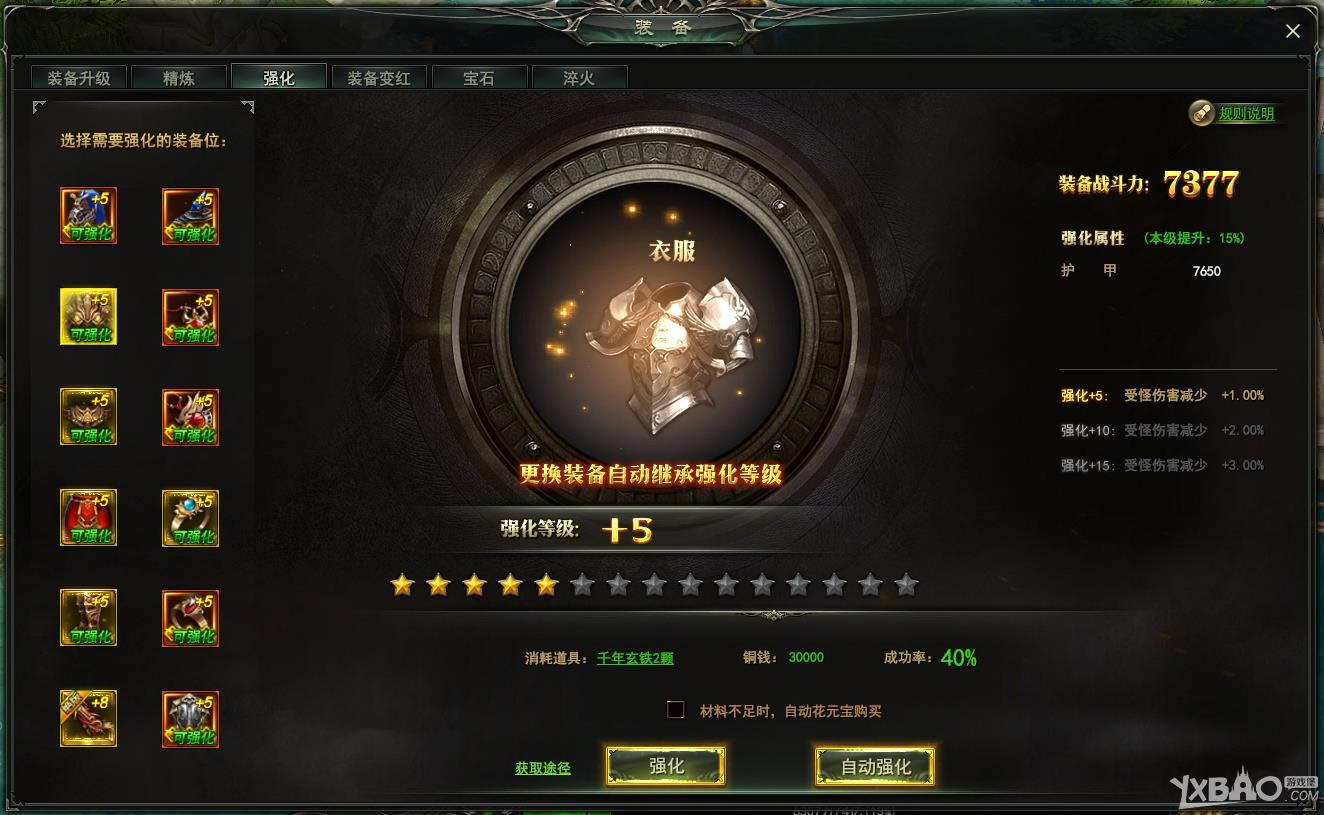1324x815 pixels.
Task: Click the 千年玄铁2颗 material link
Action: point(637,658)
